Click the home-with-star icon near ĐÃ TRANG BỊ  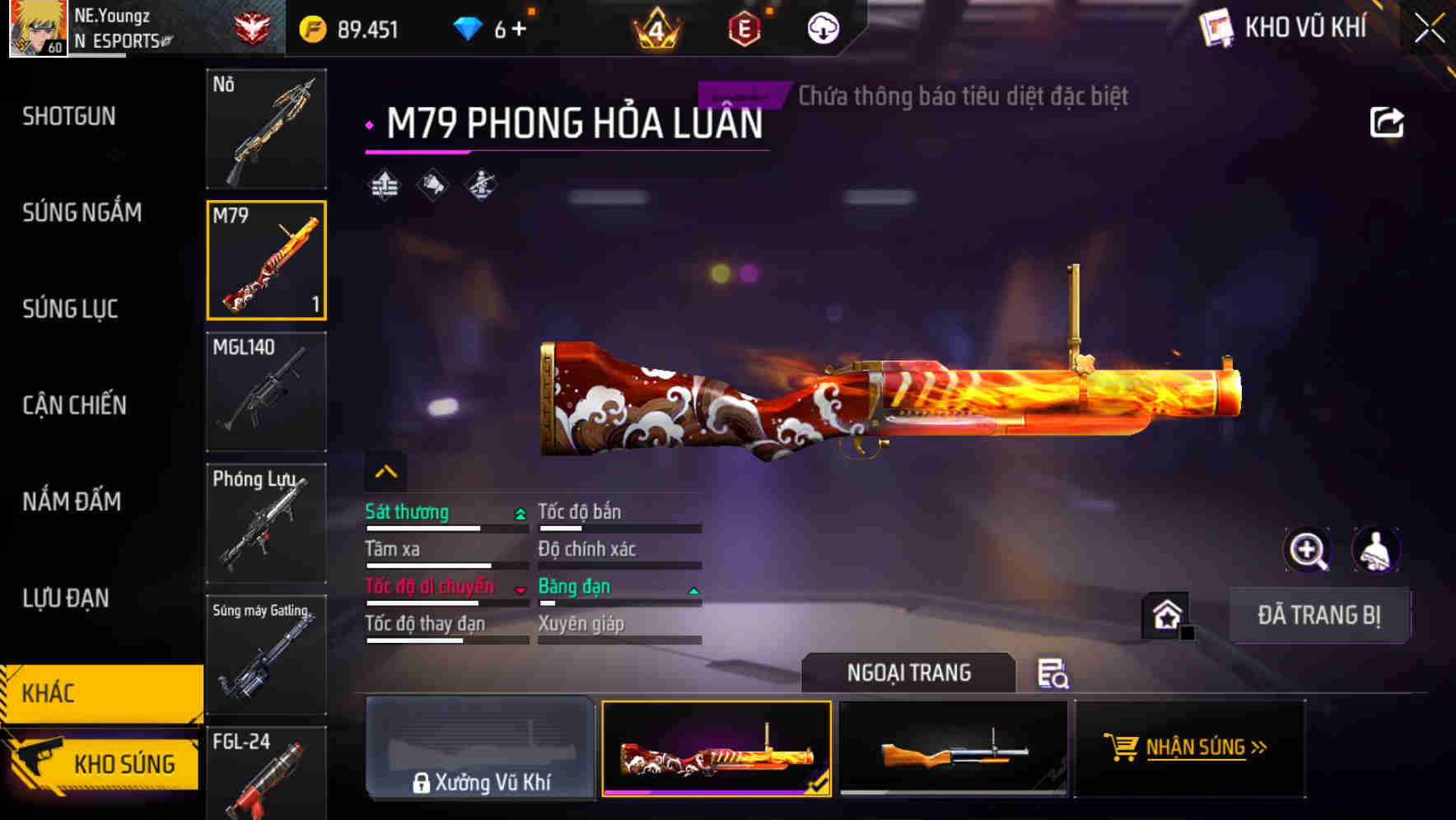[1166, 615]
